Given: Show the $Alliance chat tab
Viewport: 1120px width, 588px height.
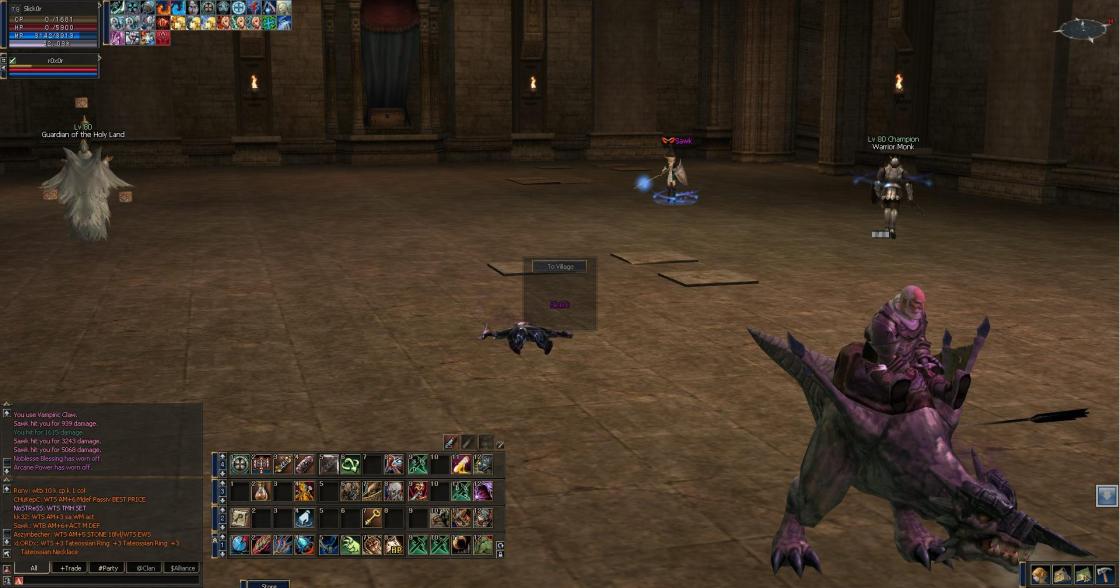Looking at the screenshot, I should coord(183,568).
